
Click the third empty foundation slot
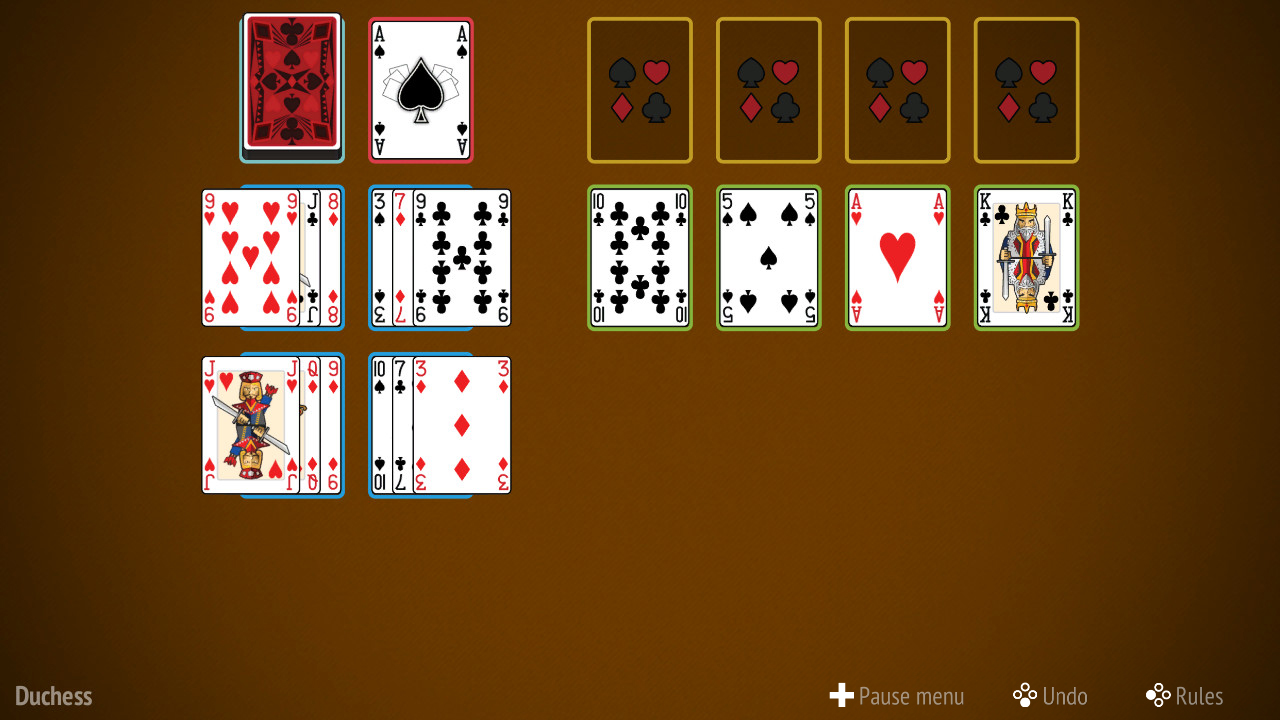[897, 89]
